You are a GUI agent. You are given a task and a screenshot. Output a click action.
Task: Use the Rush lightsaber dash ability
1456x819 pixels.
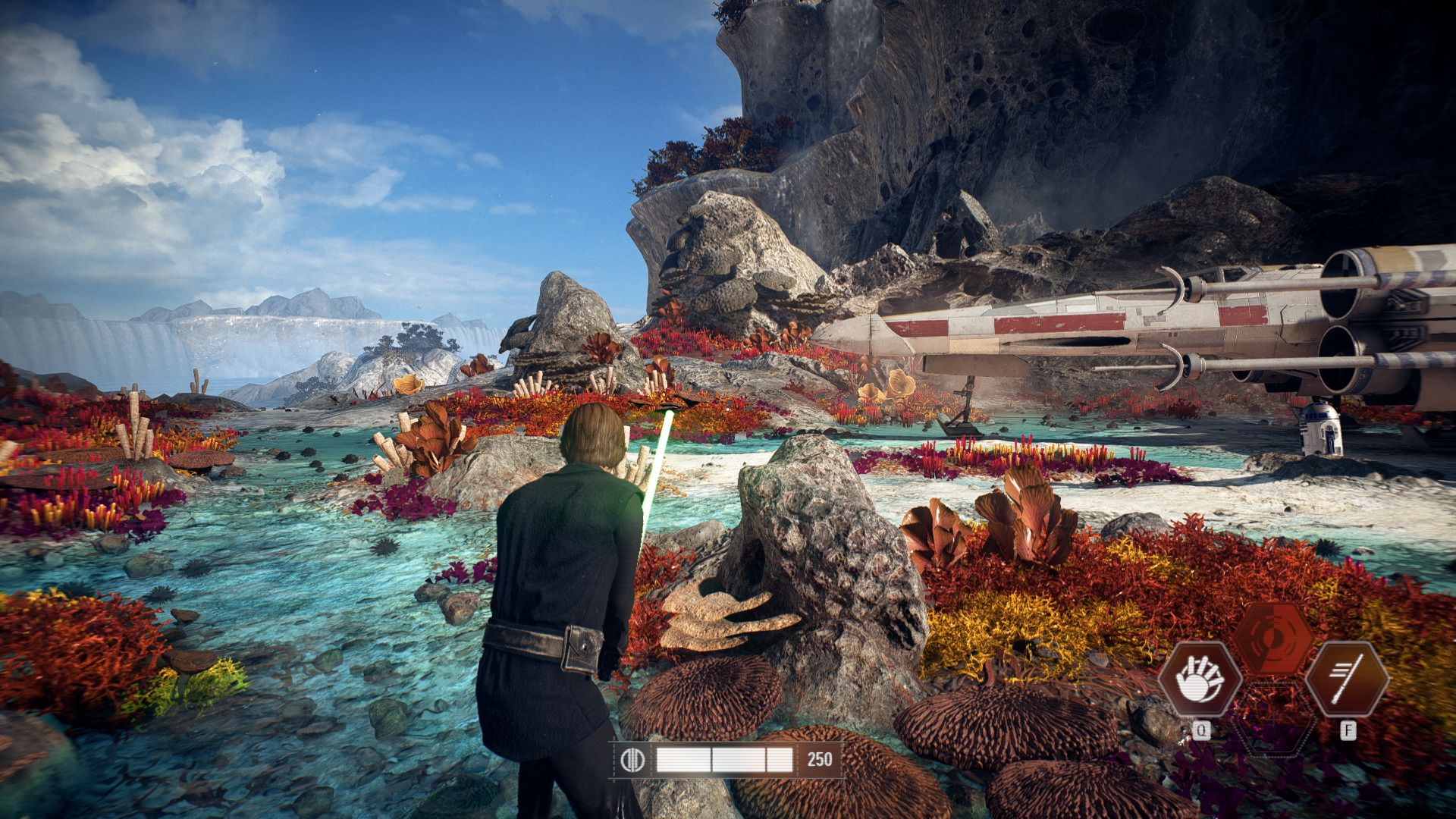pos(1348,679)
